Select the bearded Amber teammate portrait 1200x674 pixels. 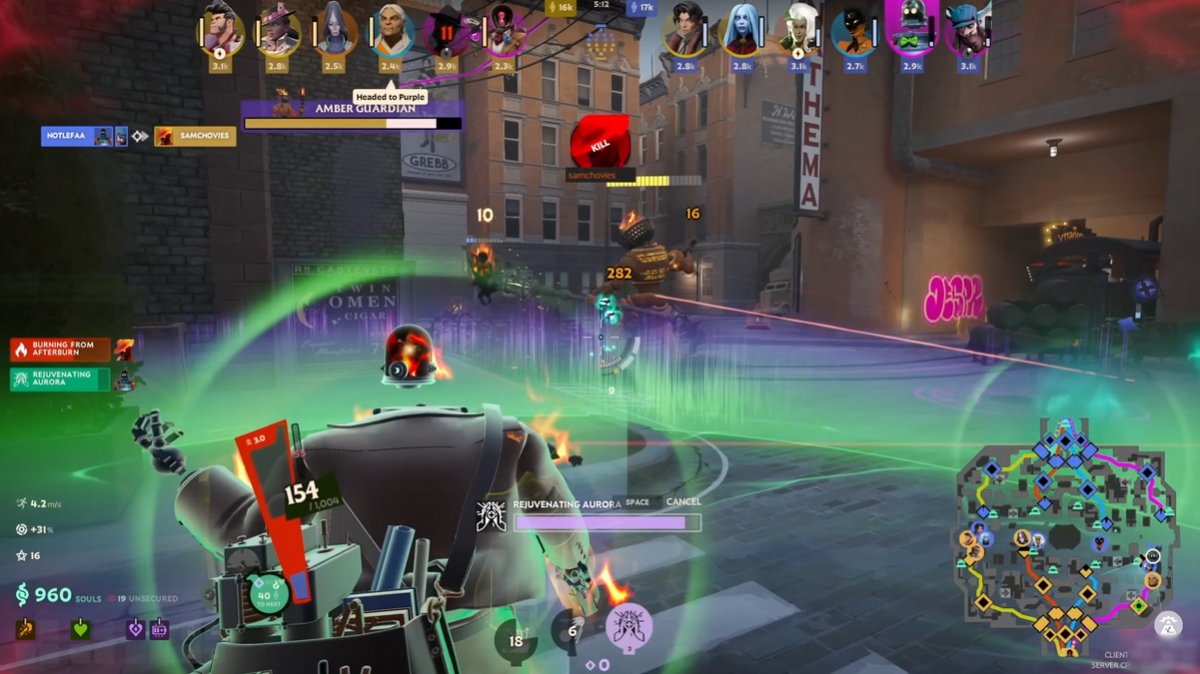[x=222, y=30]
